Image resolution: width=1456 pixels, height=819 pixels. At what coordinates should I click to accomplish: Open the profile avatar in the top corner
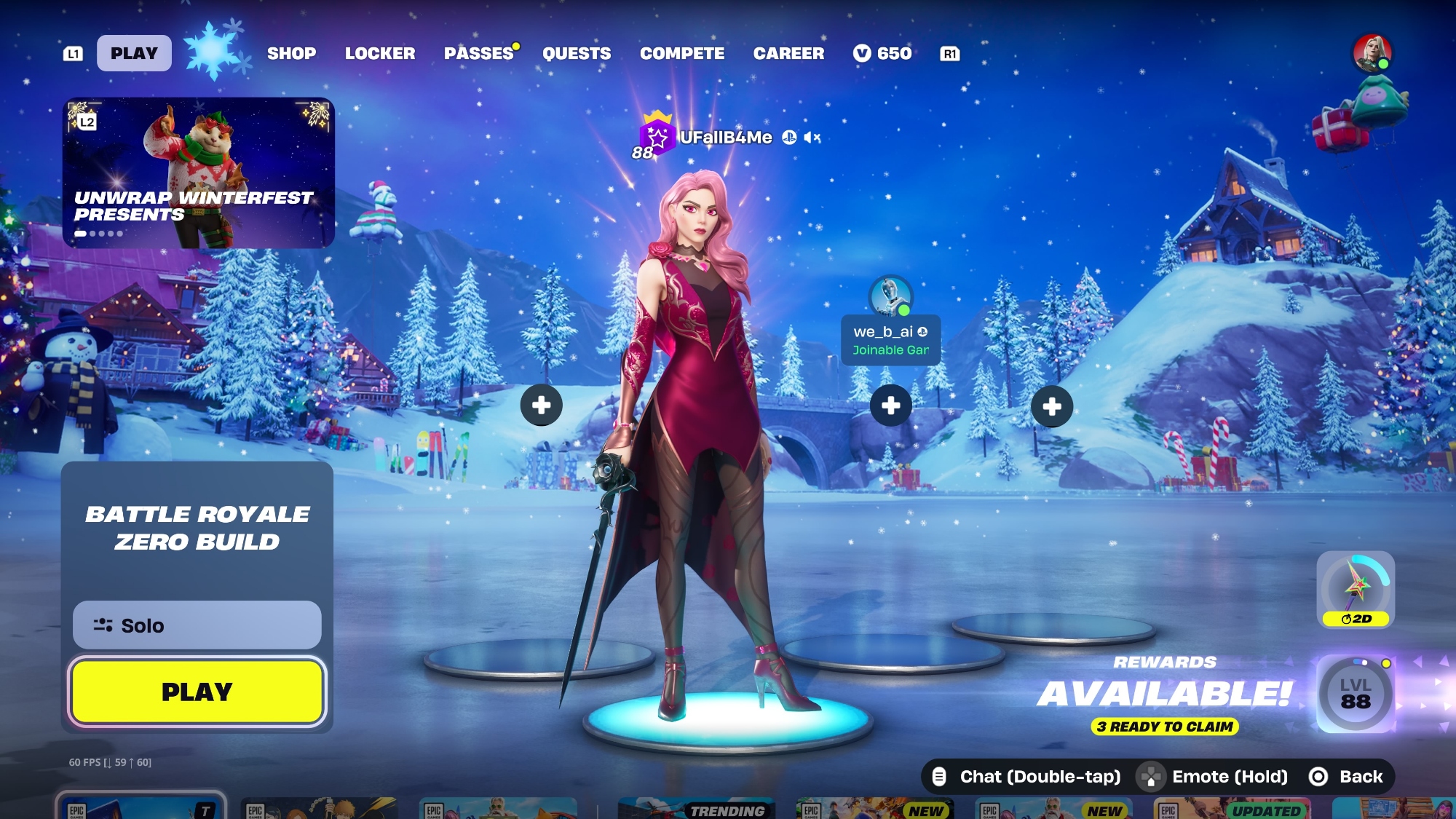[x=1372, y=53]
